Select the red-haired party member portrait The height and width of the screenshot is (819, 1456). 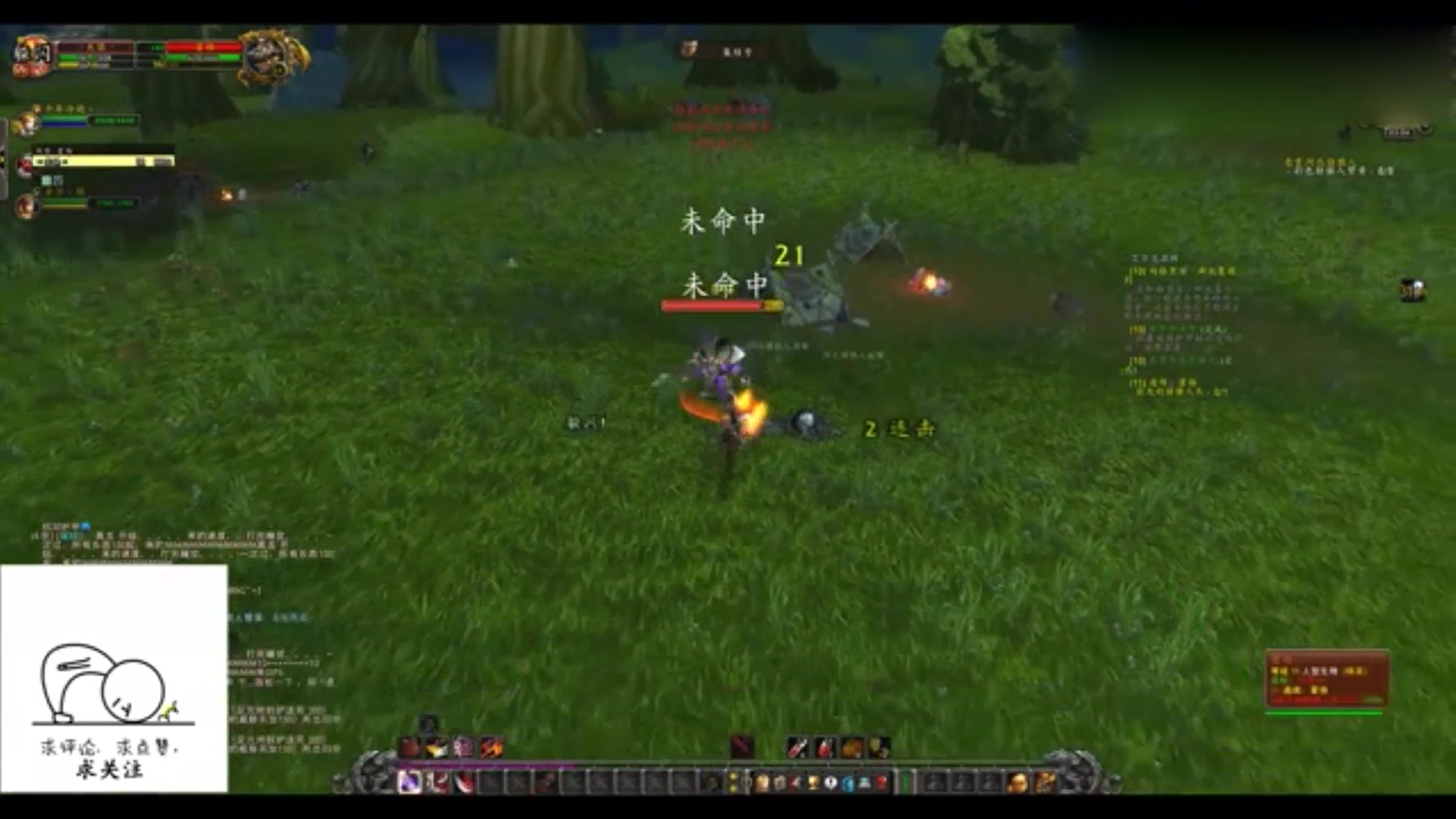pyautogui.click(x=28, y=205)
